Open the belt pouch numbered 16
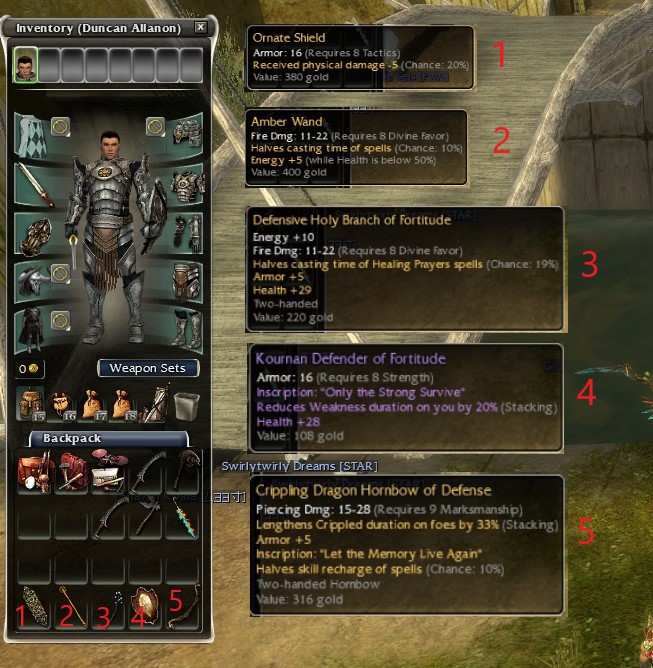 [61, 403]
